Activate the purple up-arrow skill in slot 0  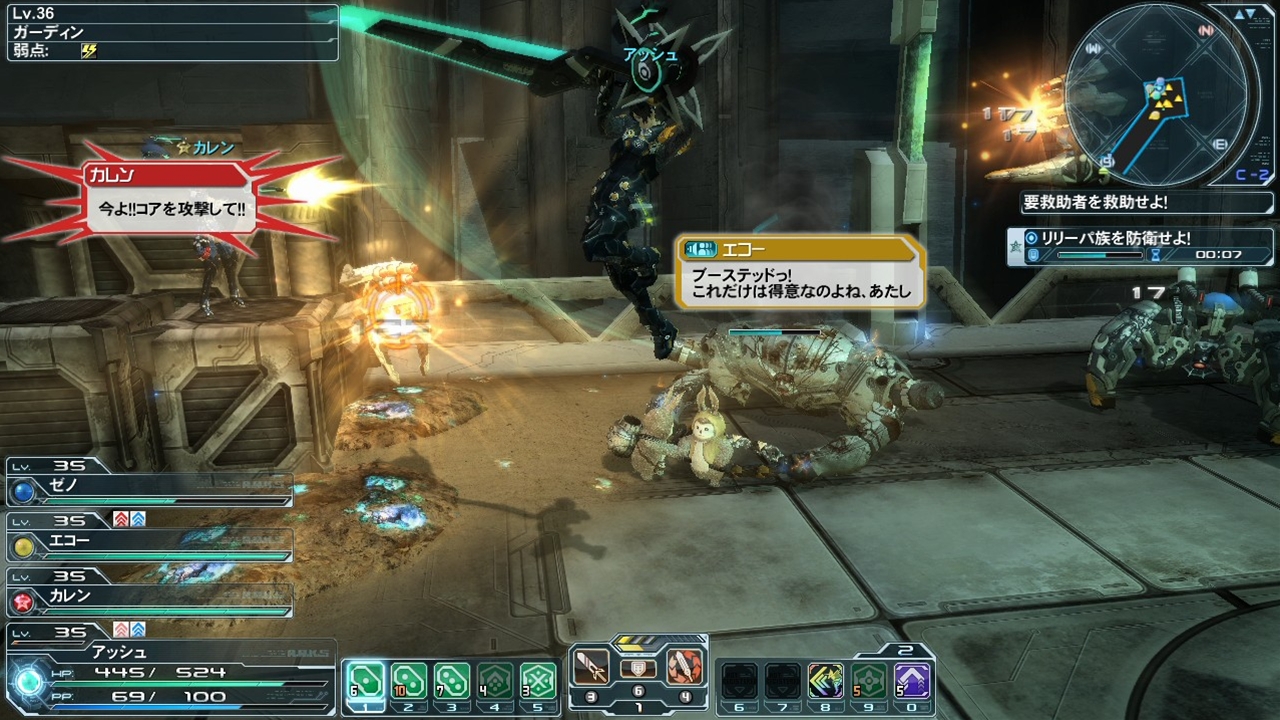912,681
